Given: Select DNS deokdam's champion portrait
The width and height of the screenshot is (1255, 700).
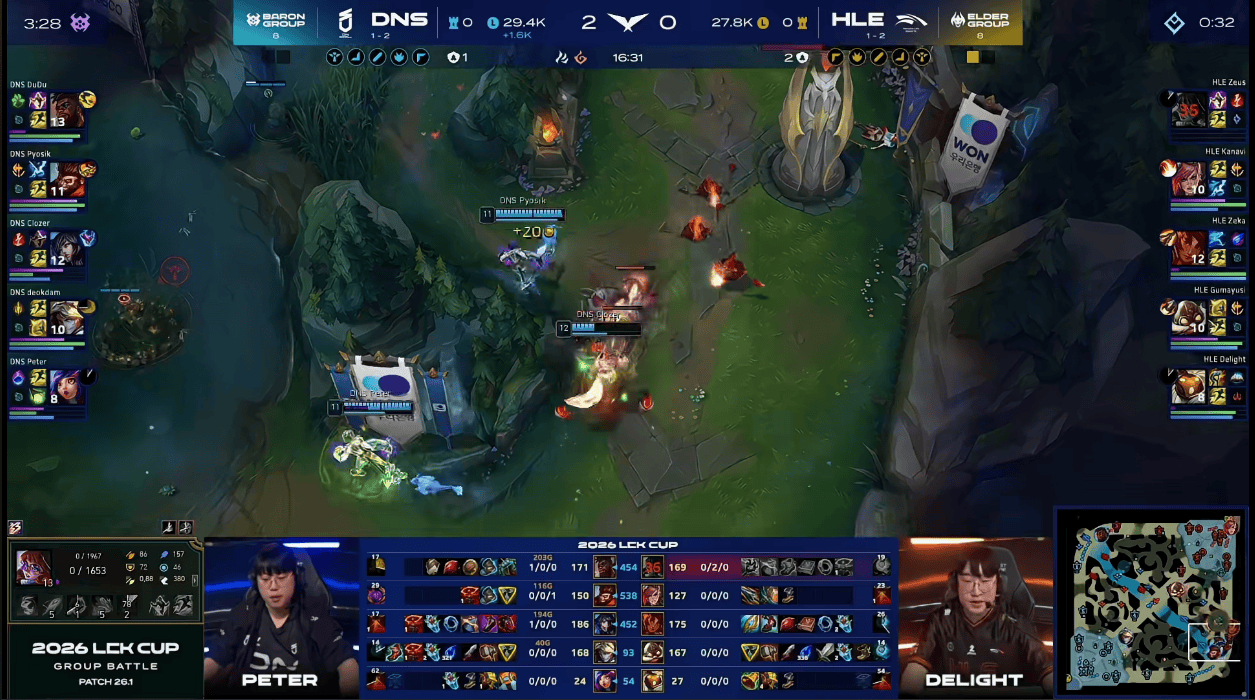Looking at the screenshot, I should (x=66, y=317).
